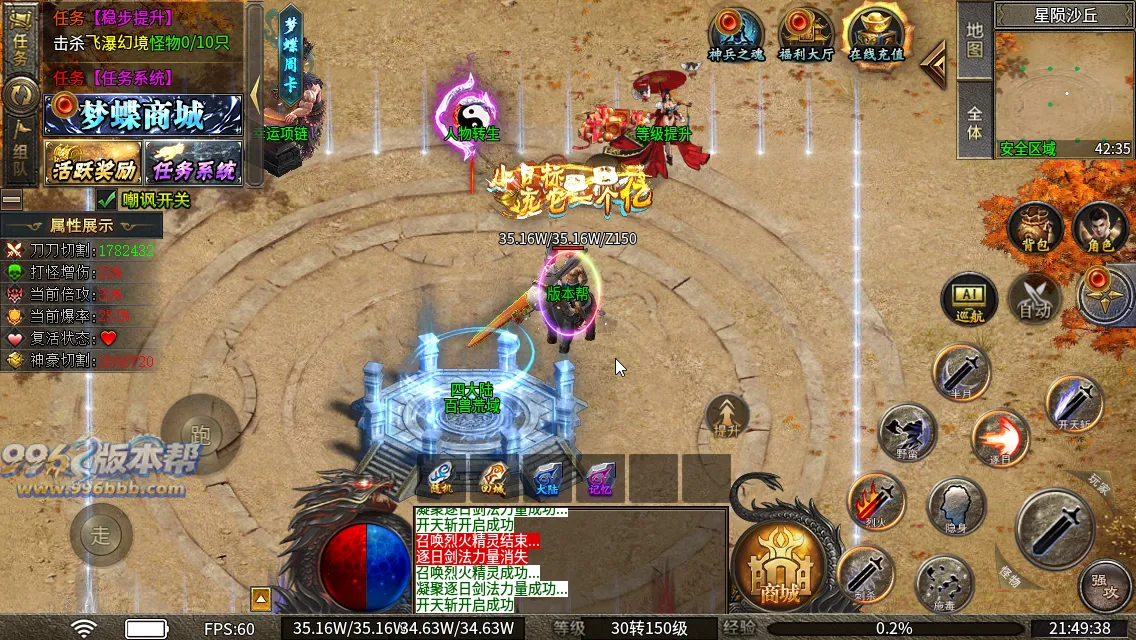
Task: Use the 回城 return scroll slot
Action: pyautogui.click(x=494, y=478)
